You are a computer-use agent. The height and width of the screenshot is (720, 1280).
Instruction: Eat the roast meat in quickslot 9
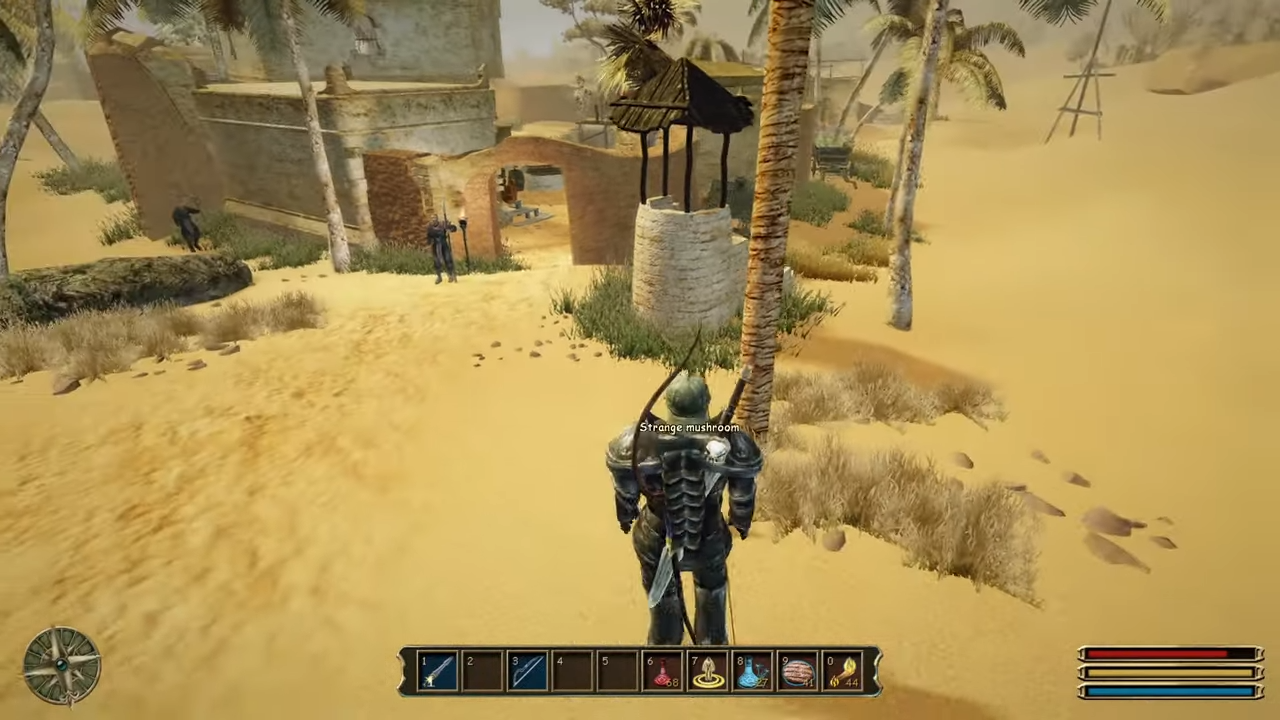click(799, 671)
